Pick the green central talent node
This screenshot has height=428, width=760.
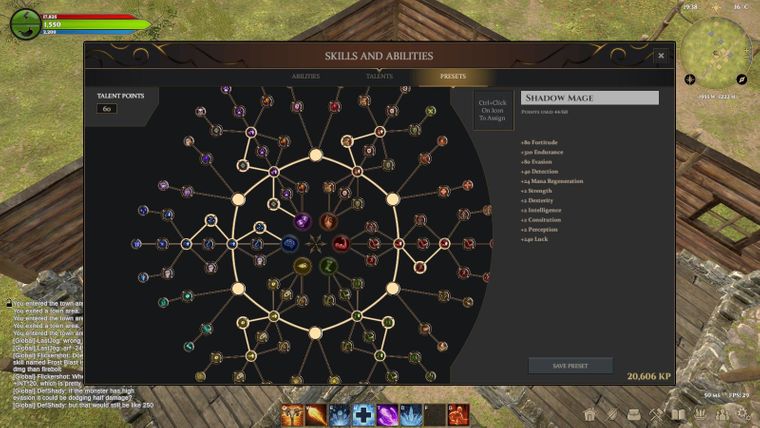click(328, 265)
